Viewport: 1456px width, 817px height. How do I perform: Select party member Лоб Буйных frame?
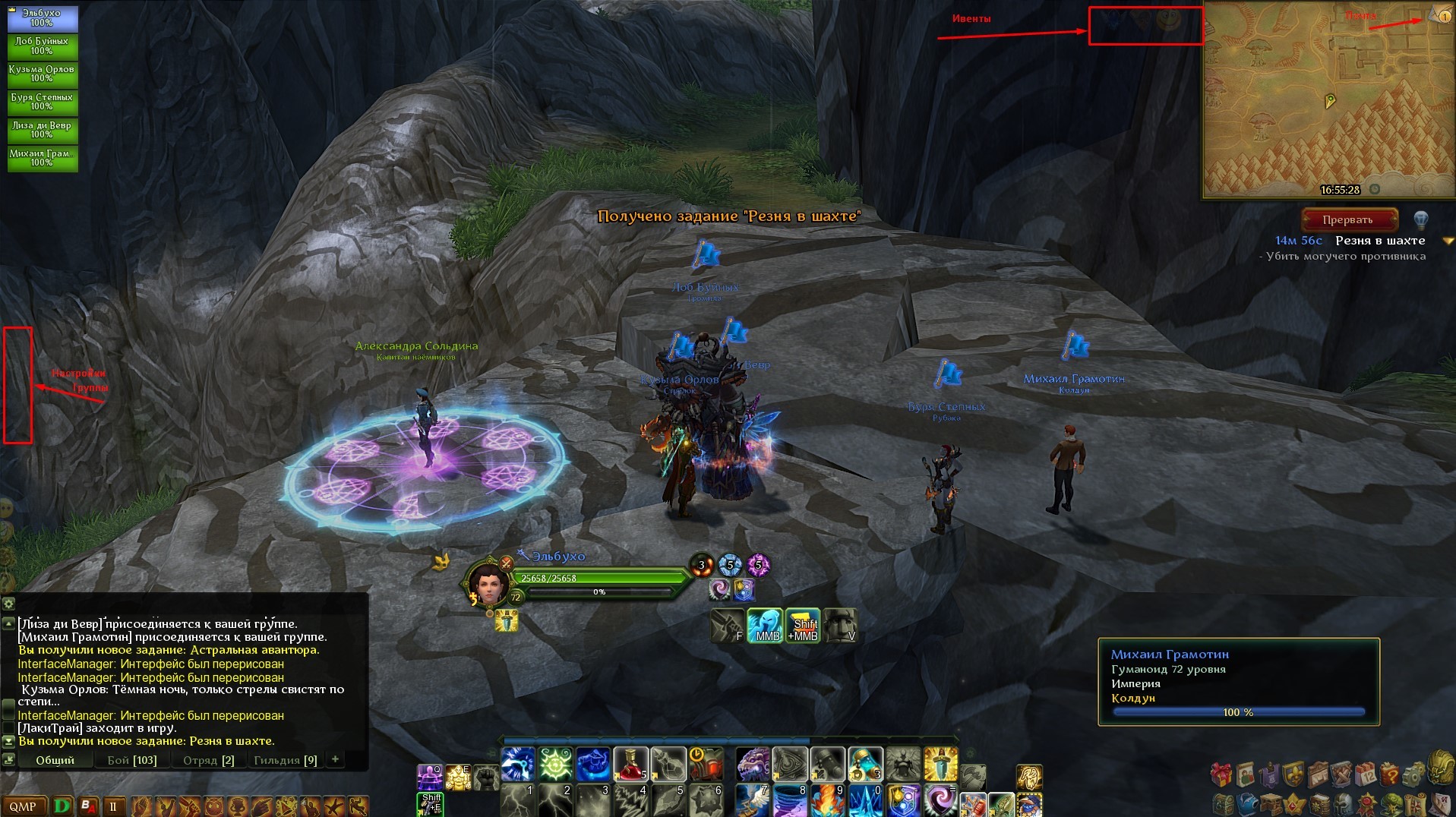[43, 46]
